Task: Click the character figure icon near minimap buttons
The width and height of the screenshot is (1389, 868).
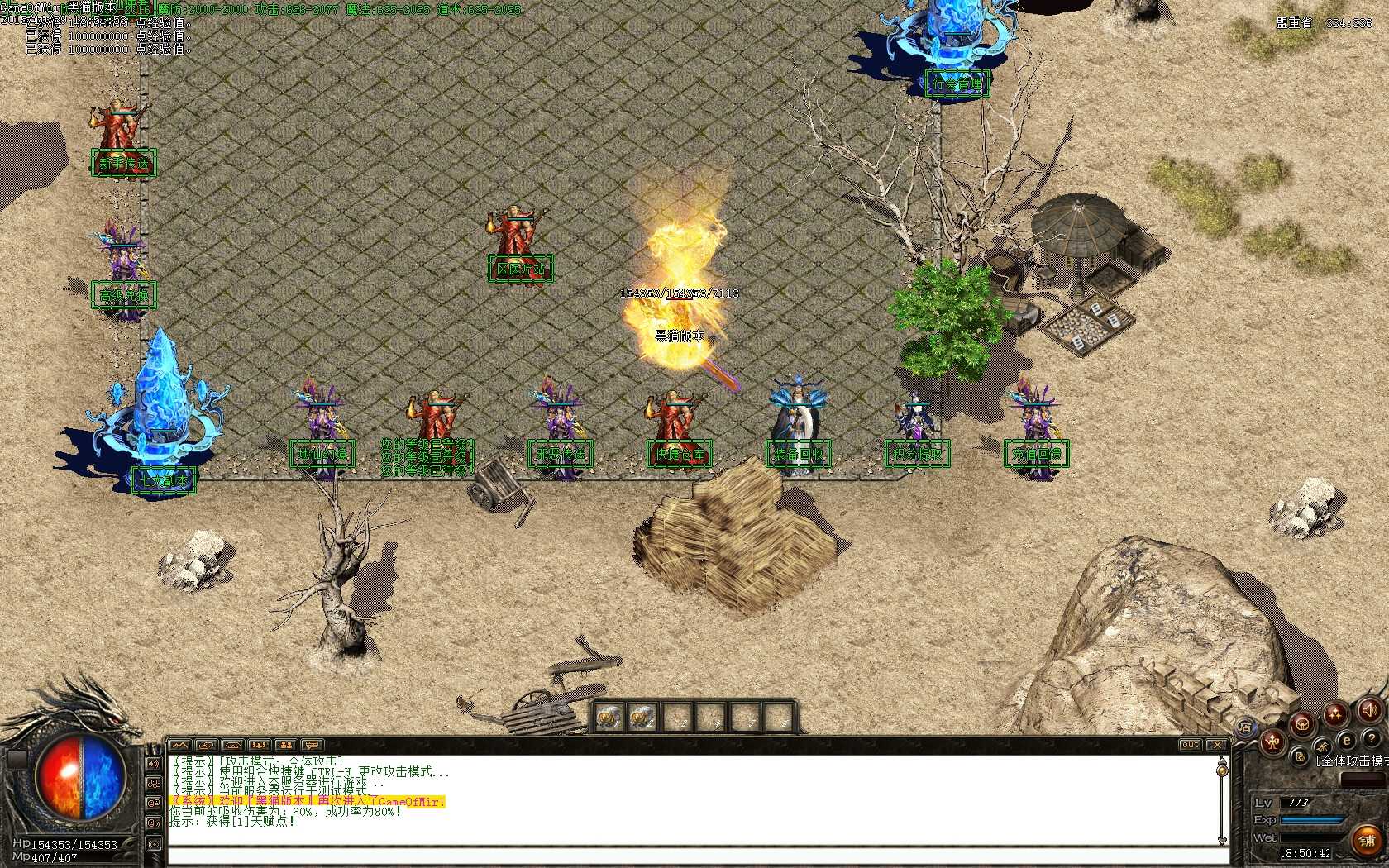Action: tap(1272, 742)
